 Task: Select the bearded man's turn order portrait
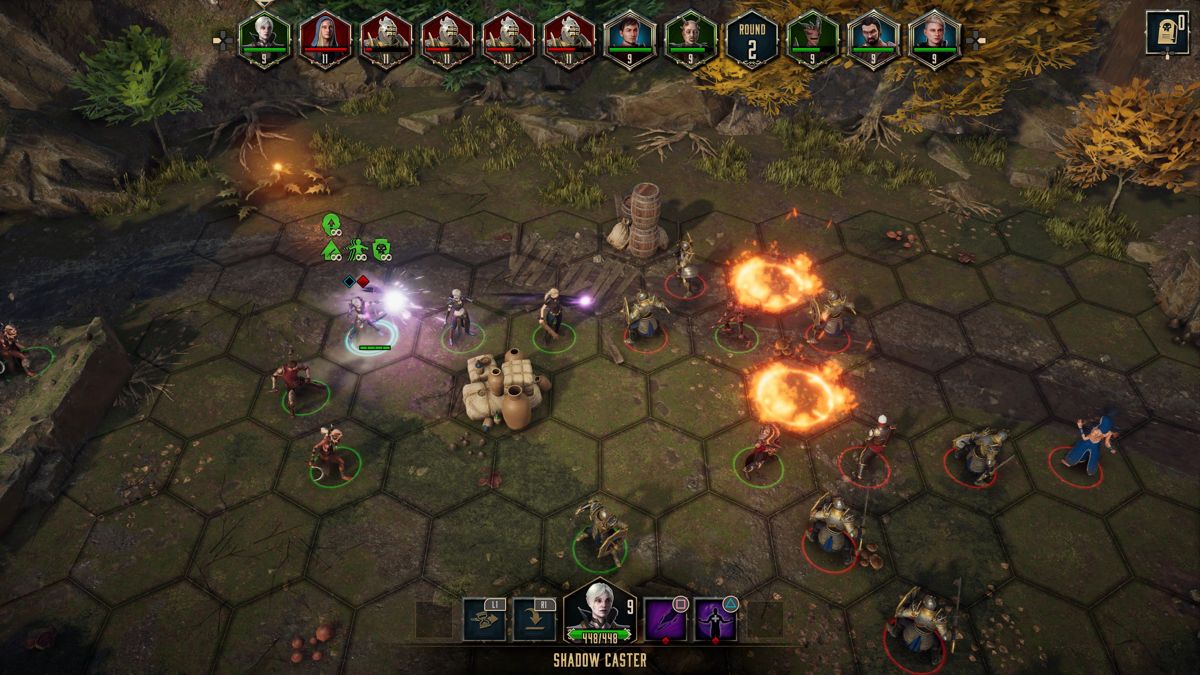click(873, 38)
